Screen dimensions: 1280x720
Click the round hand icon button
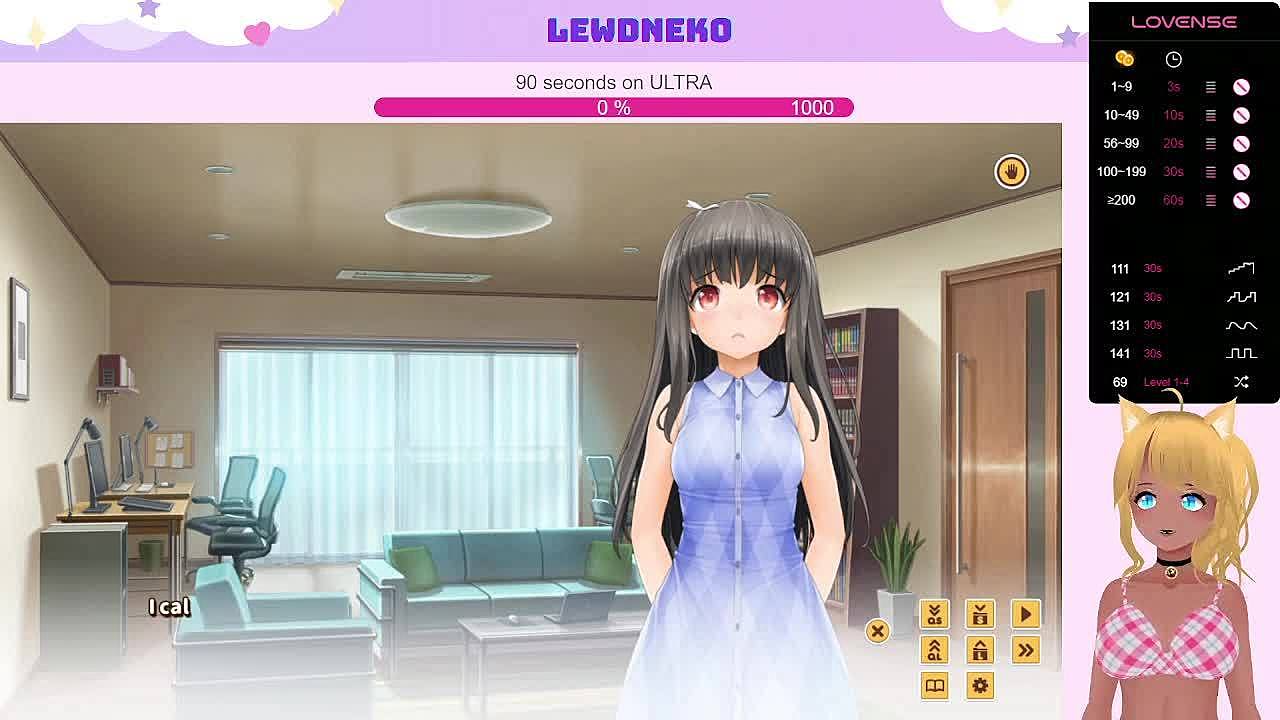(1011, 172)
